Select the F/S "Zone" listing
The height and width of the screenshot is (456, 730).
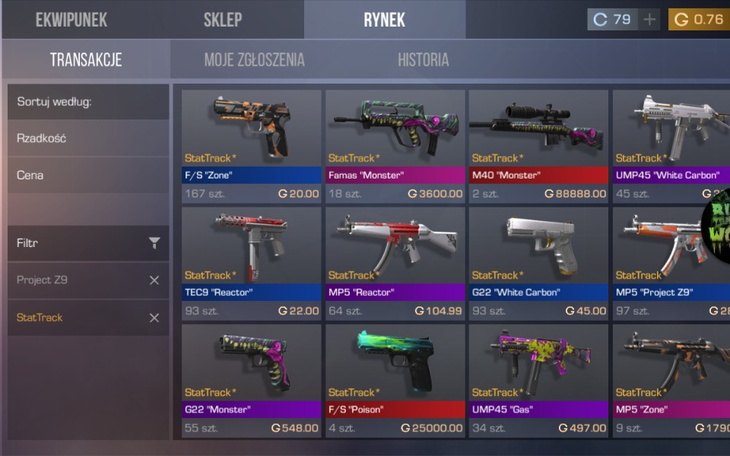(x=251, y=145)
